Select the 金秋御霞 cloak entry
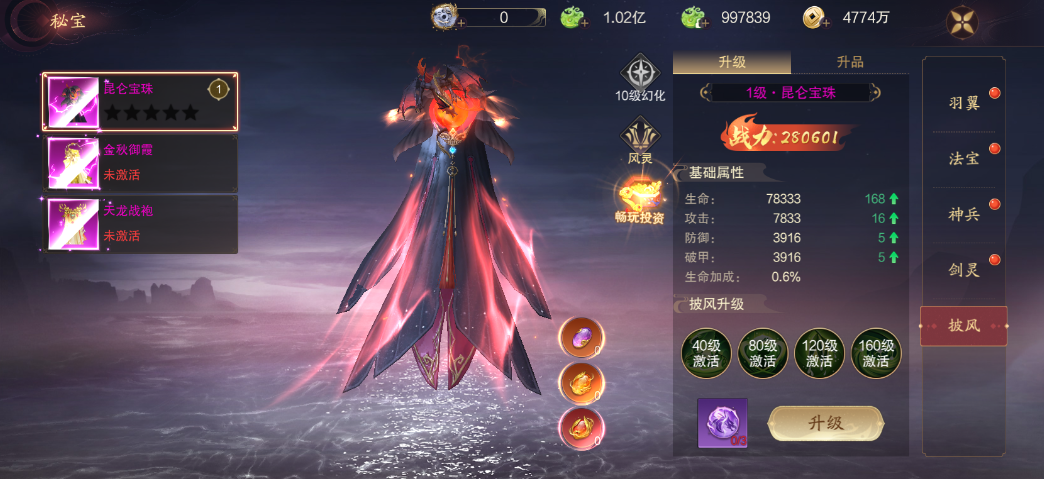The image size is (1044, 479). pyautogui.click(x=140, y=162)
